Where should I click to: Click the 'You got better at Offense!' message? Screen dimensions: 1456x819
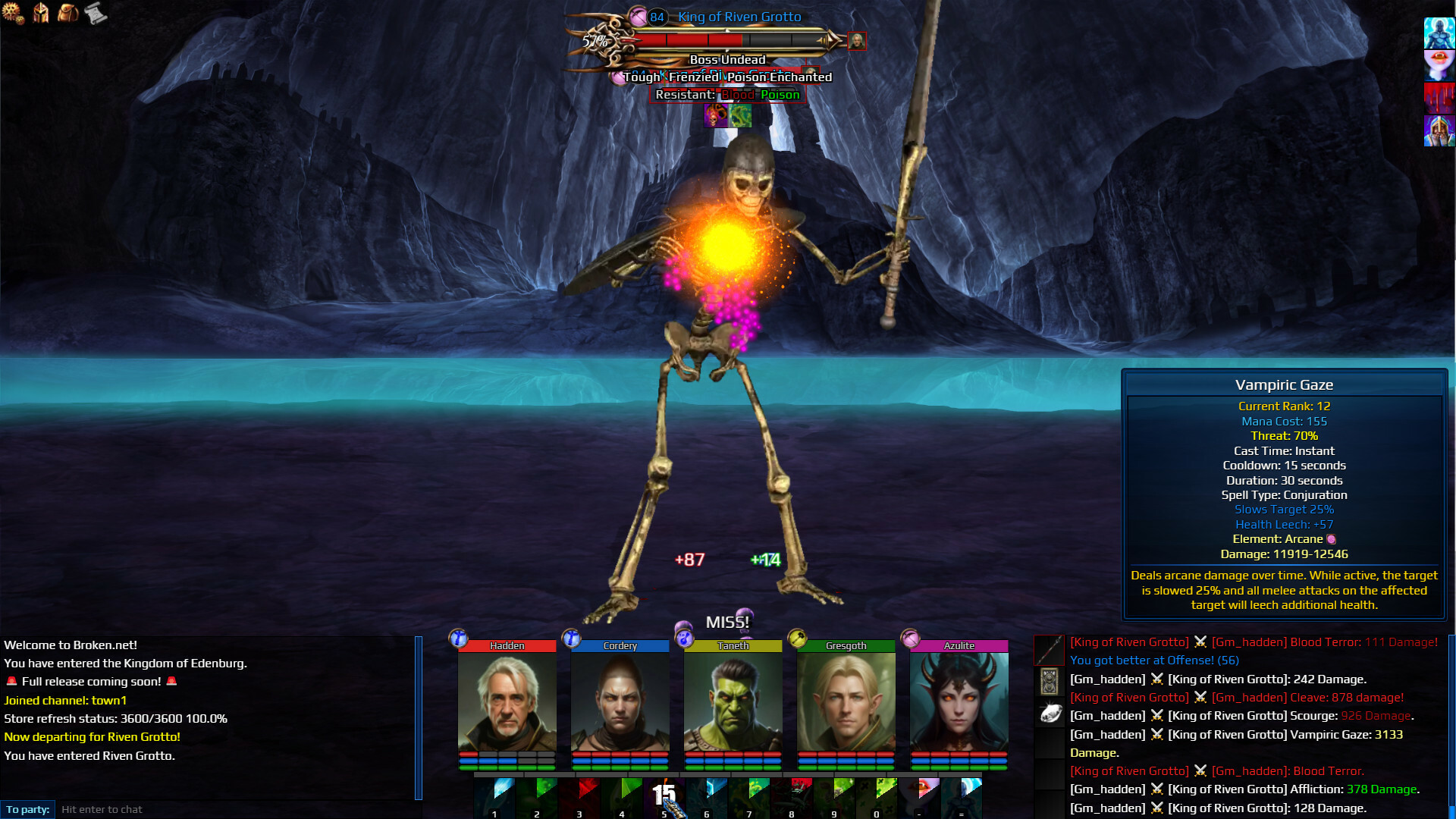[x=1153, y=660]
